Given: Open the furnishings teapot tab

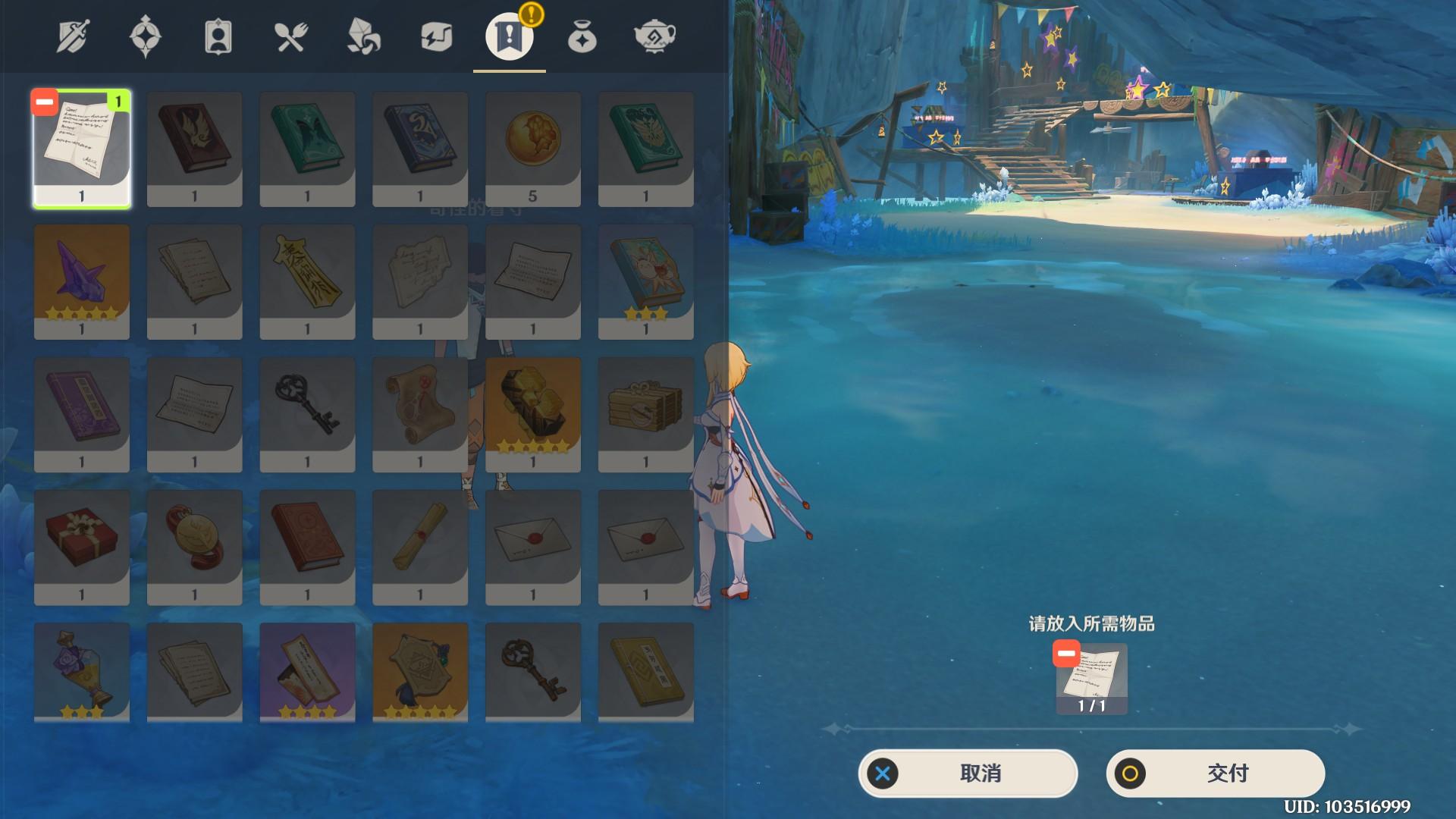Looking at the screenshot, I should (x=654, y=36).
